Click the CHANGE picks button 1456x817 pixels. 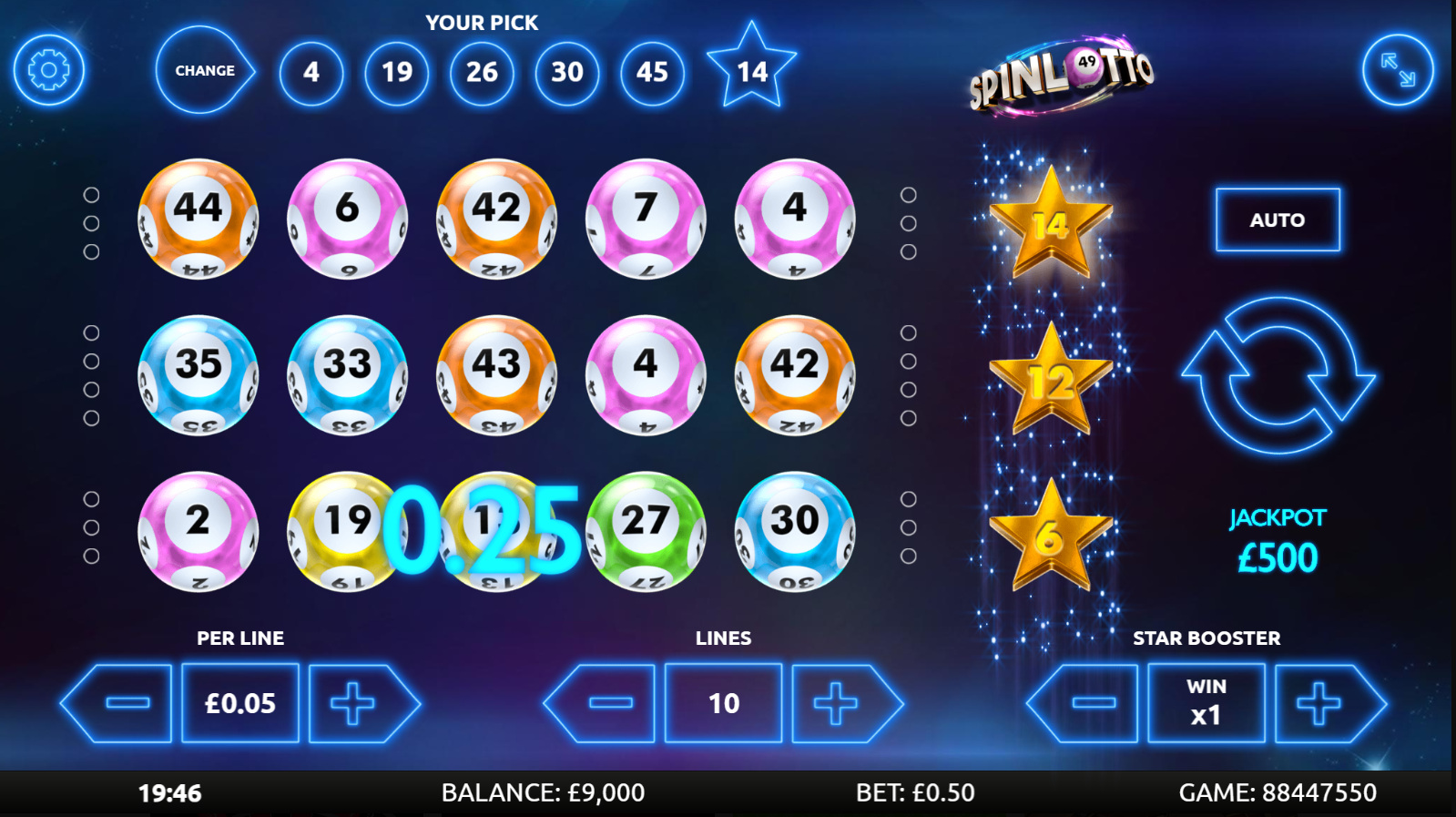point(204,70)
